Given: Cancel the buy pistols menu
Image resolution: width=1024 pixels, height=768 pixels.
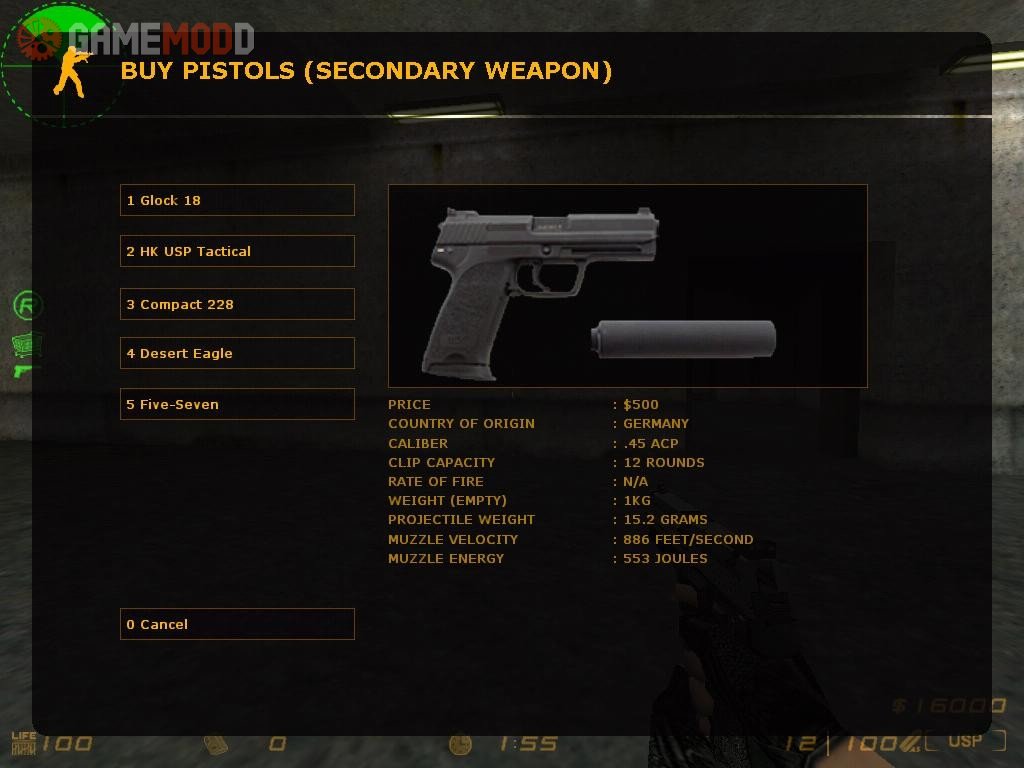Looking at the screenshot, I should [x=237, y=624].
